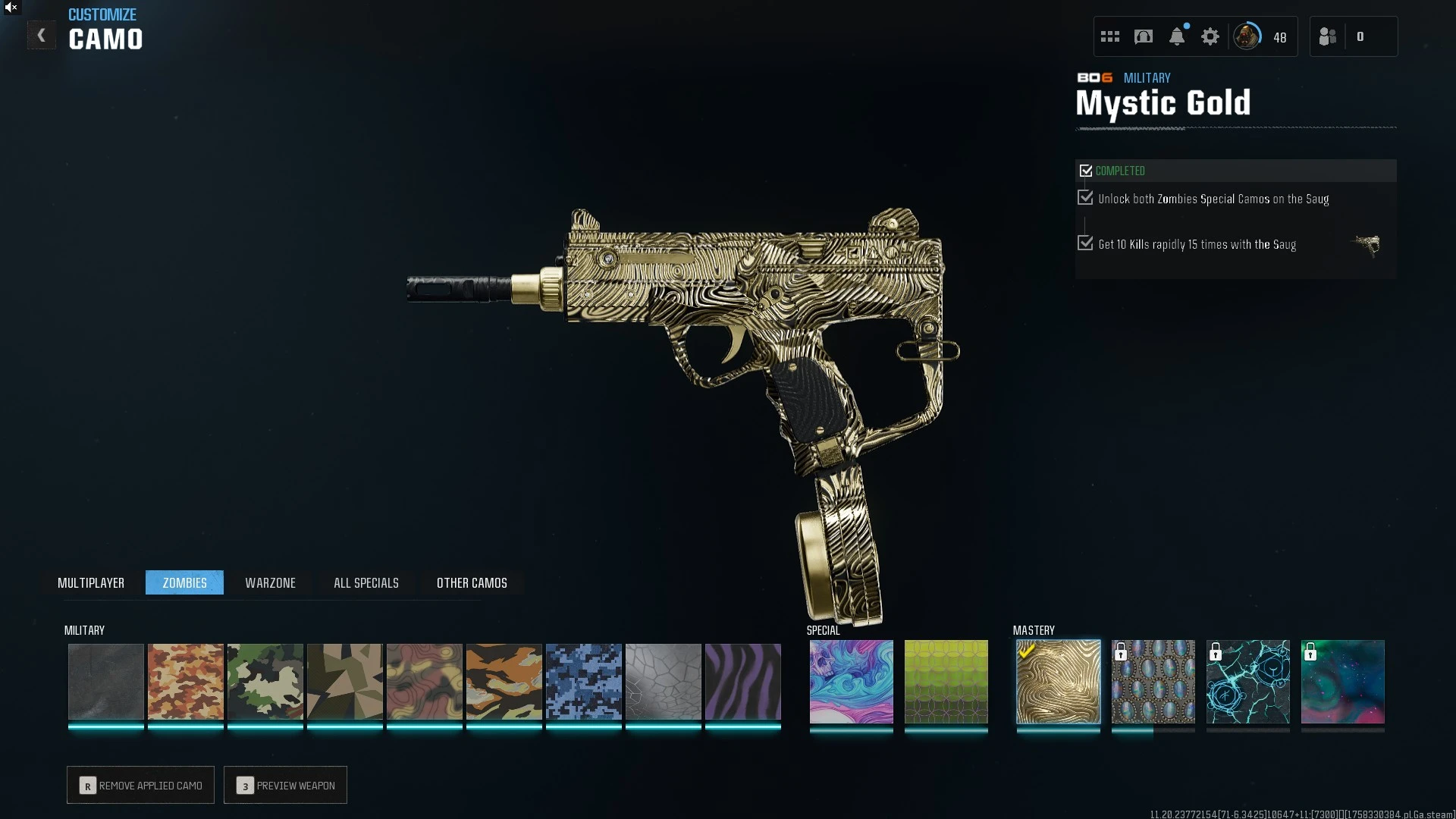Remove the applied camo
The image size is (1456, 819).
tap(141, 785)
